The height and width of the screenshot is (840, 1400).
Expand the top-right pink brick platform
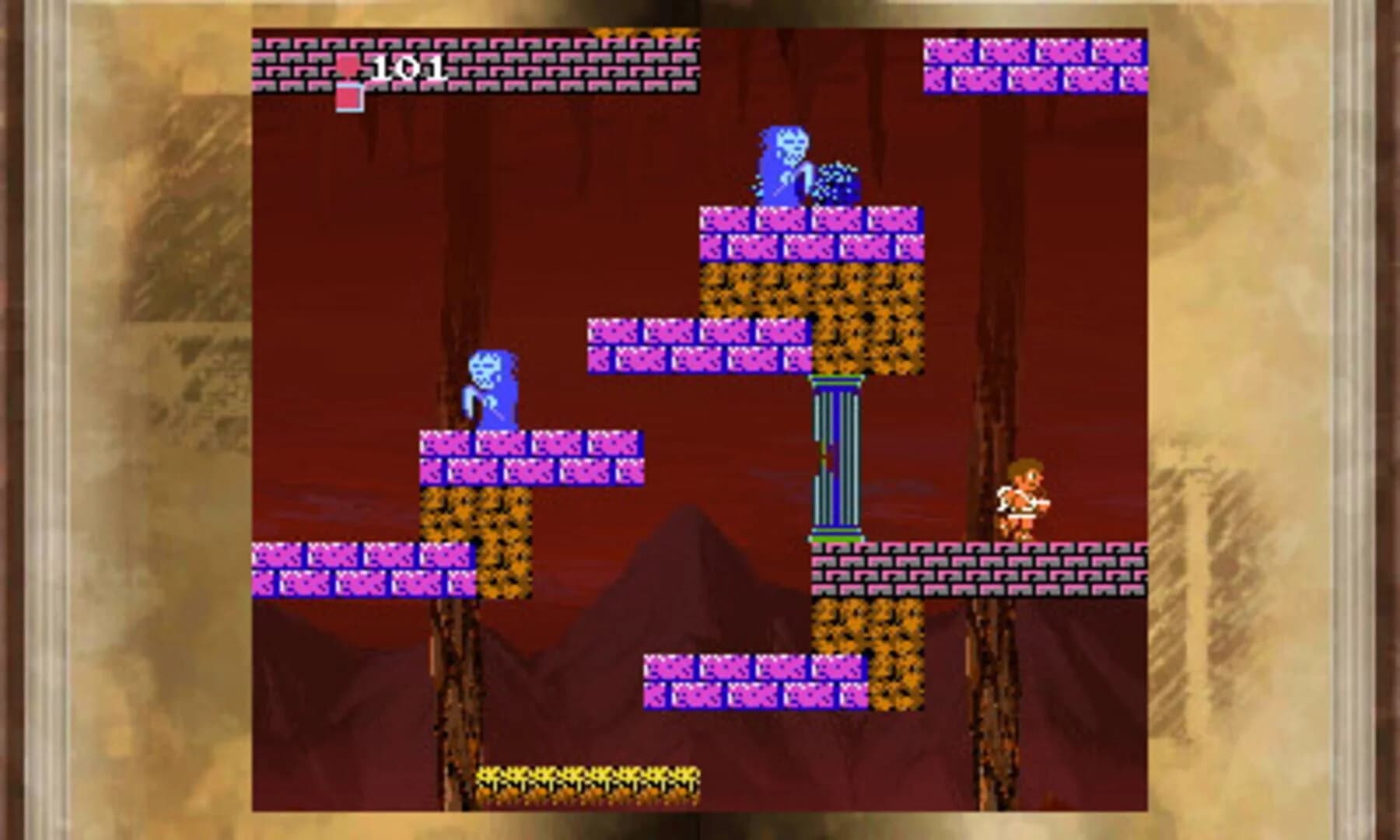(x=1034, y=66)
